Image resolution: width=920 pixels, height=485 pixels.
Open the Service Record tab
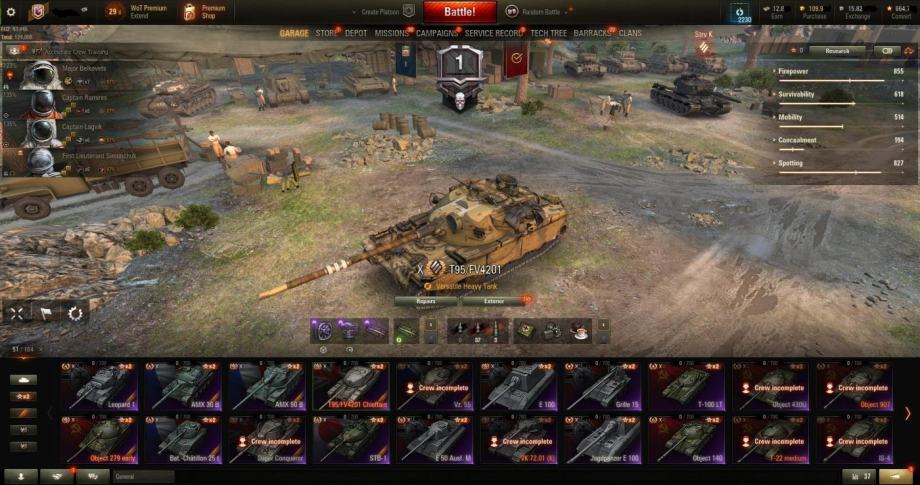click(x=494, y=33)
